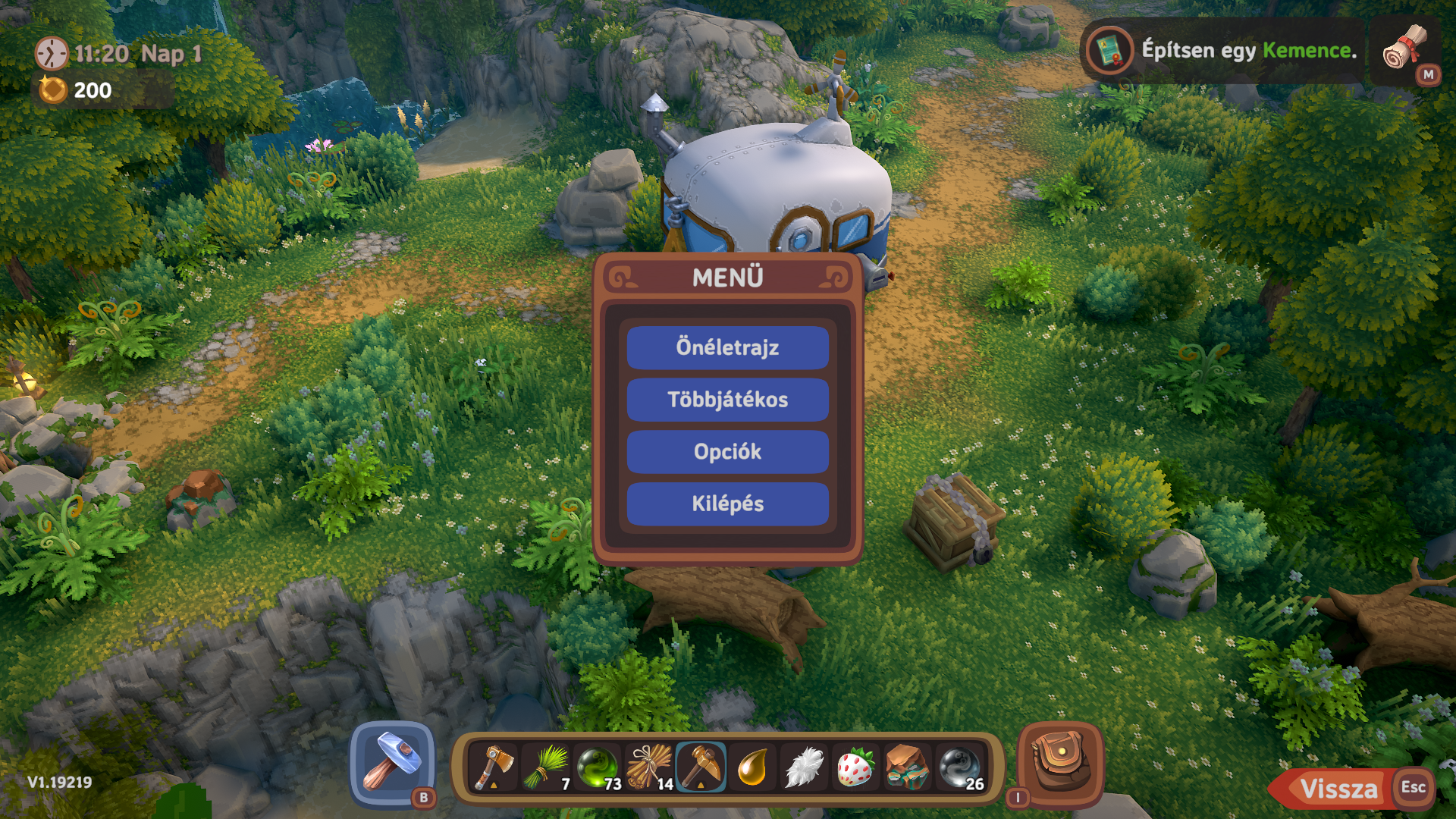Open the map scroll icon
This screenshot has height=819, width=1456.
(1404, 49)
